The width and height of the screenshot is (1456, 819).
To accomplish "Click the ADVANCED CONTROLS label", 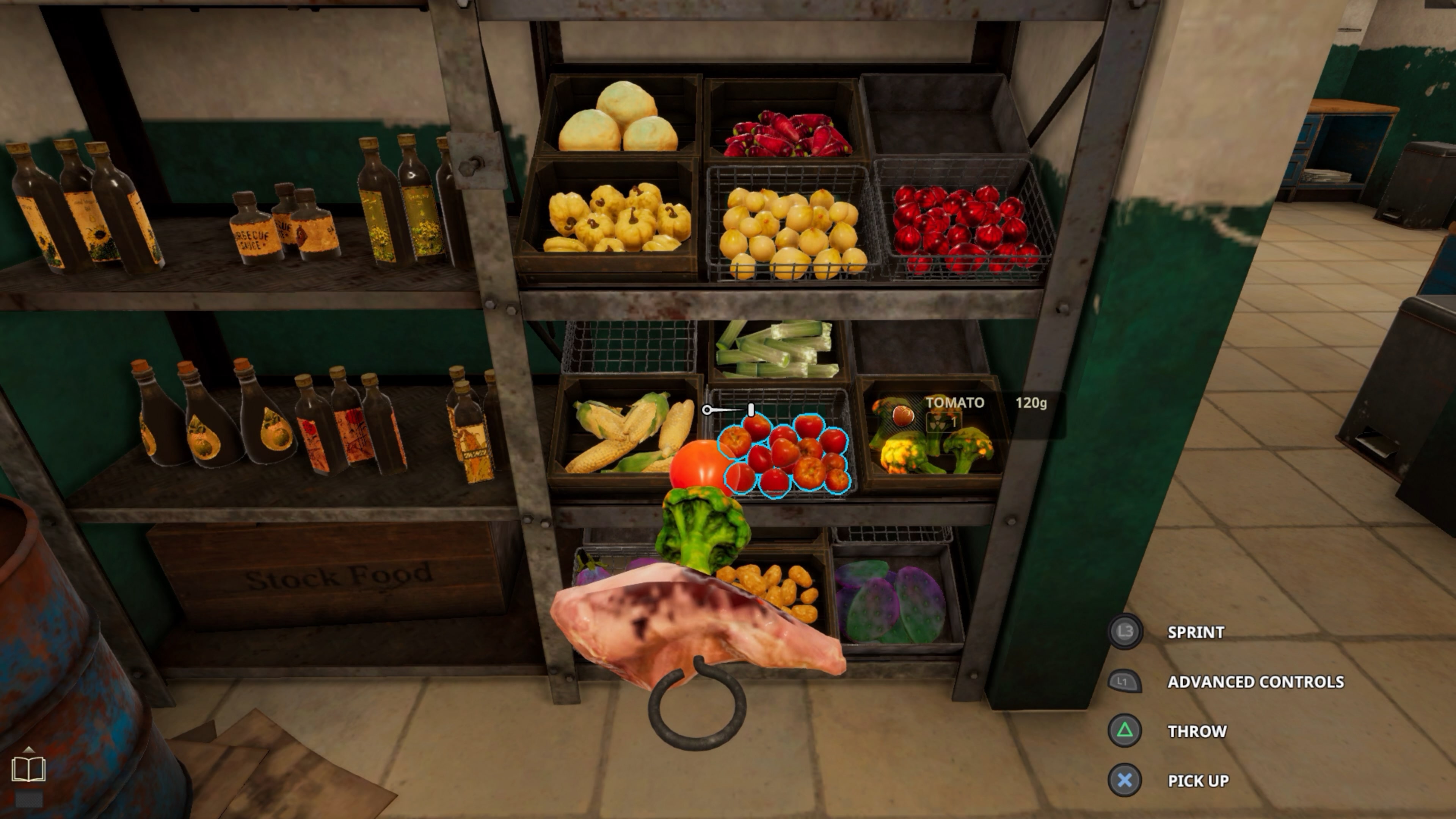I will tap(1256, 682).
